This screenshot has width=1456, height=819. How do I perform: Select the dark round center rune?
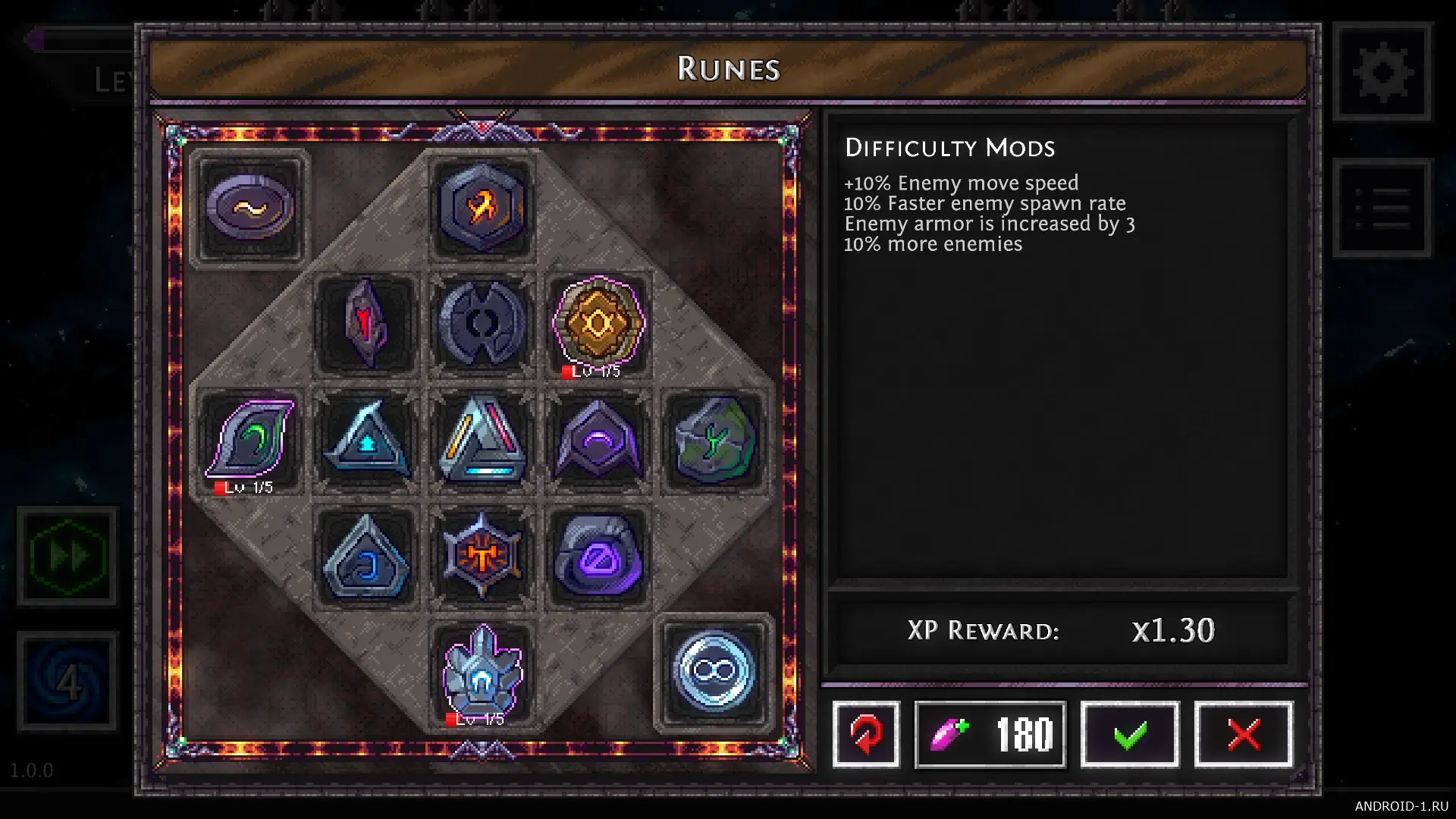[x=482, y=324]
